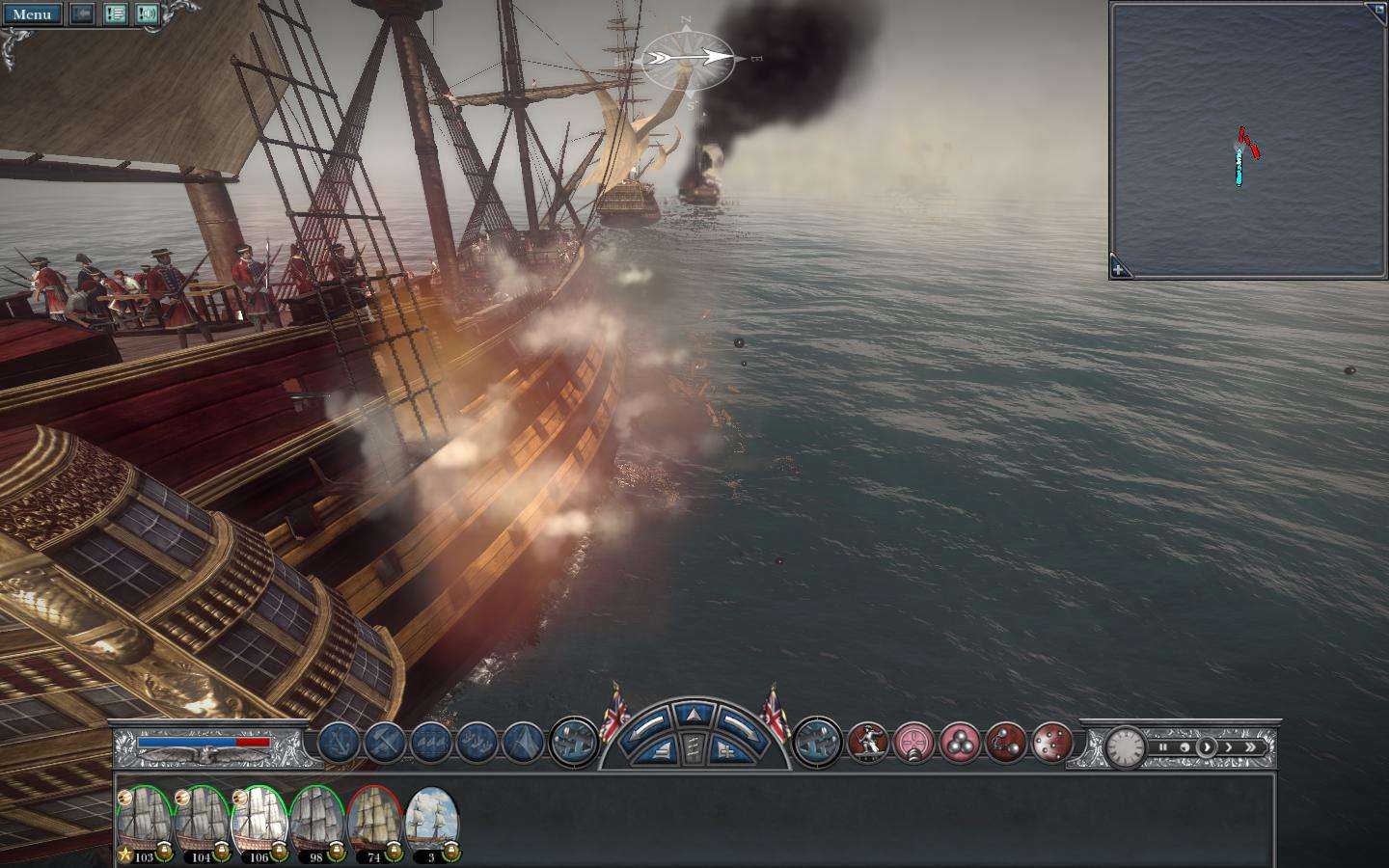Select the grape shot ammunition icon
This screenshot has width=1389, height=868.
1052,743
